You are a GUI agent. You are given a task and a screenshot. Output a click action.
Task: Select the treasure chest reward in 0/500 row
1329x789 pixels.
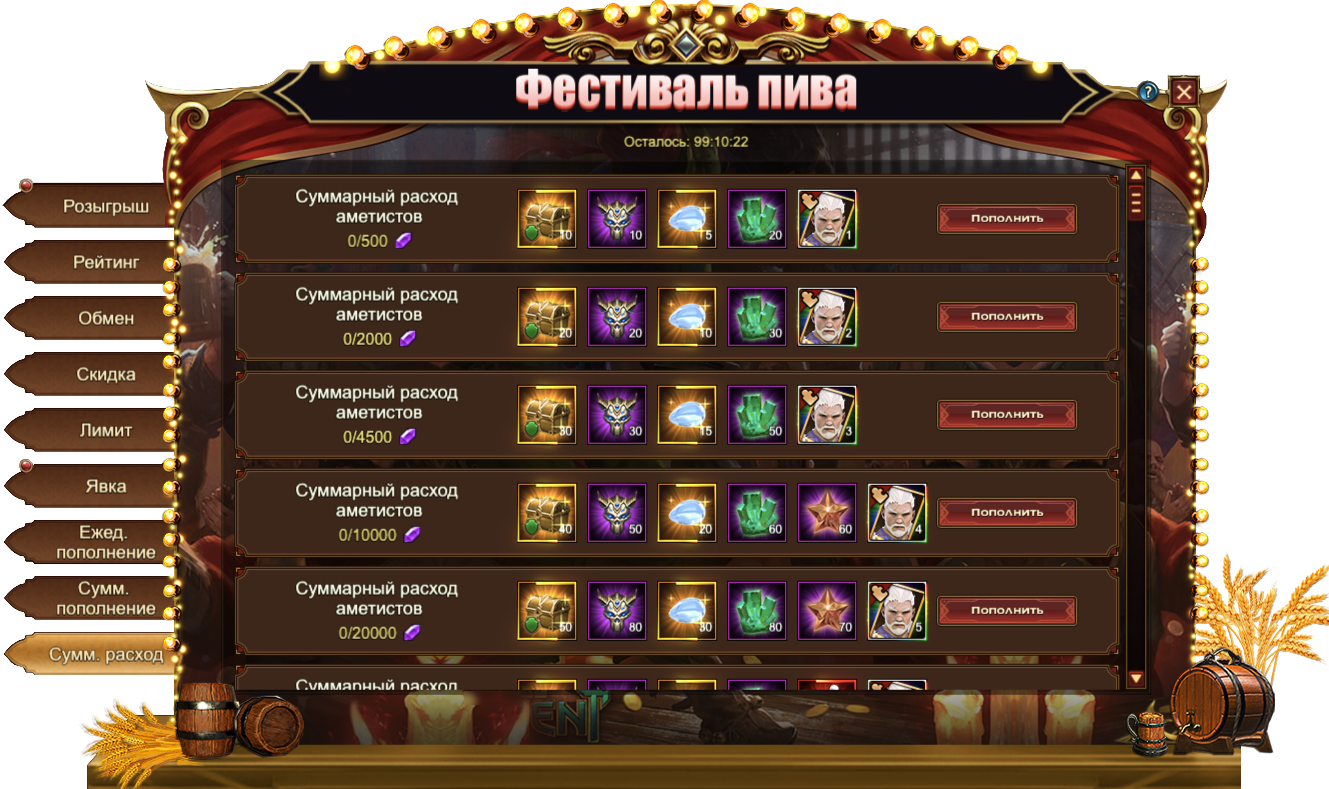pos(546,218)
